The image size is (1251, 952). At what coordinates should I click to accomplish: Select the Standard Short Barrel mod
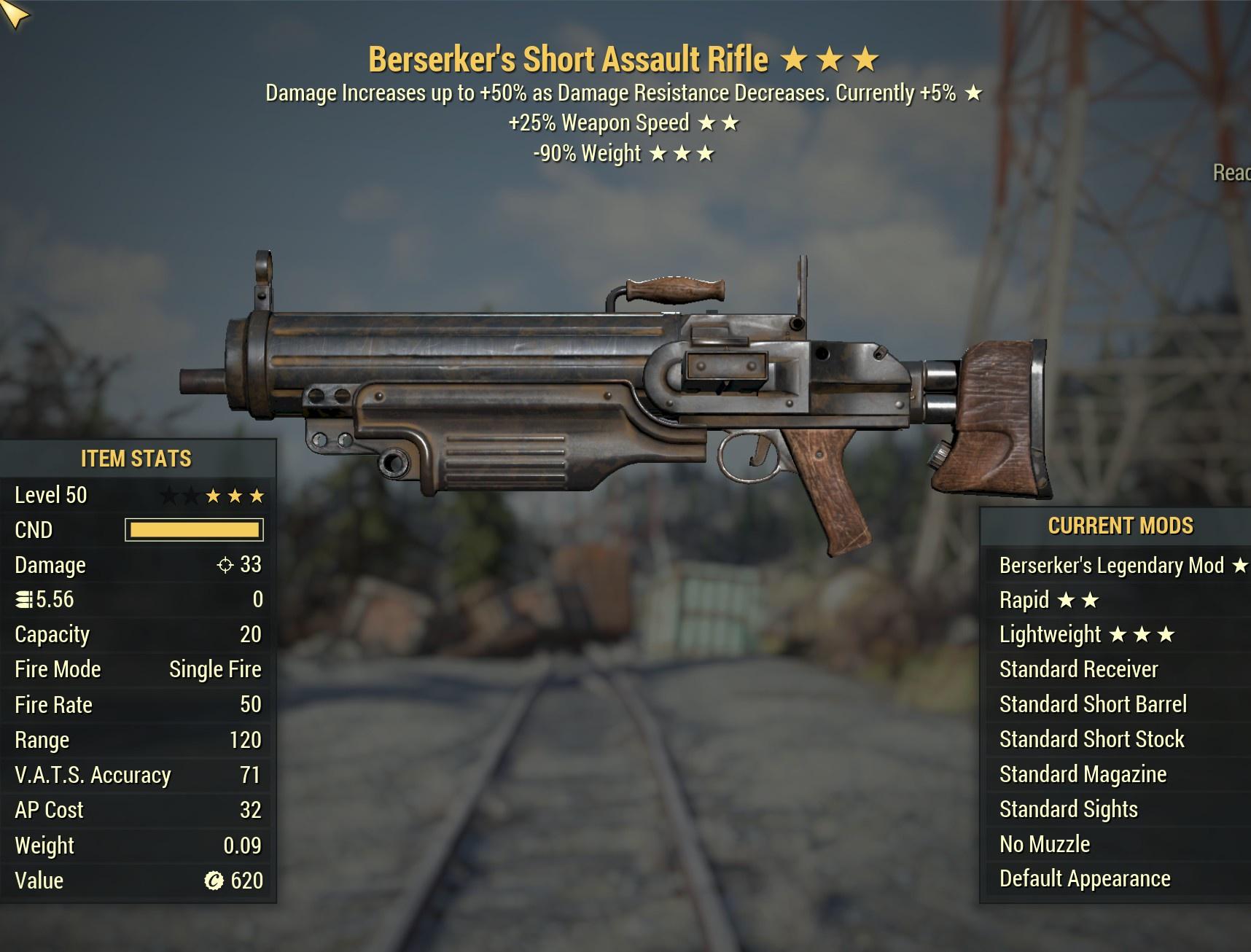click(x=1092, y=704)
